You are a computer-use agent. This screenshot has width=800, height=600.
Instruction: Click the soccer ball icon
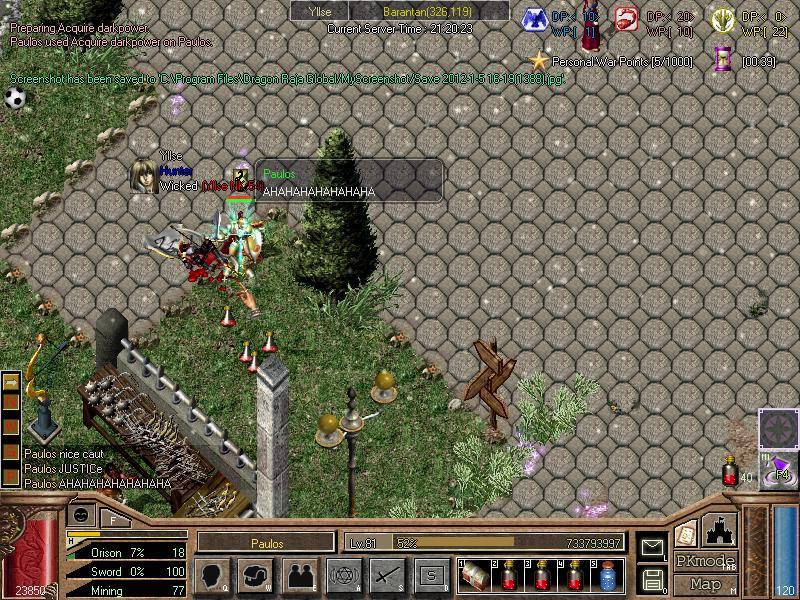click(x=14, y=98)
